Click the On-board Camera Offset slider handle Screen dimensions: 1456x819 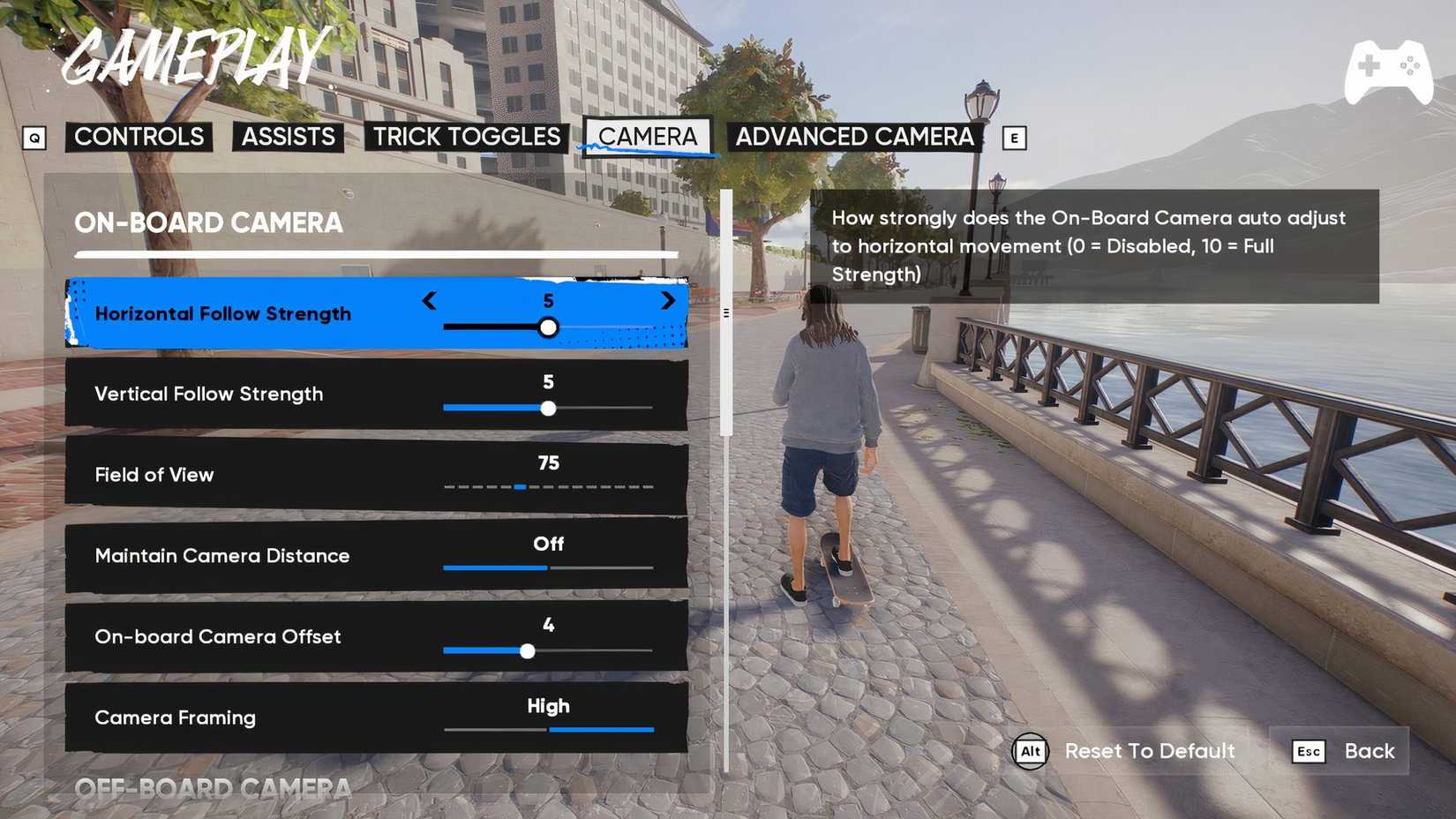tap(528, 650)
